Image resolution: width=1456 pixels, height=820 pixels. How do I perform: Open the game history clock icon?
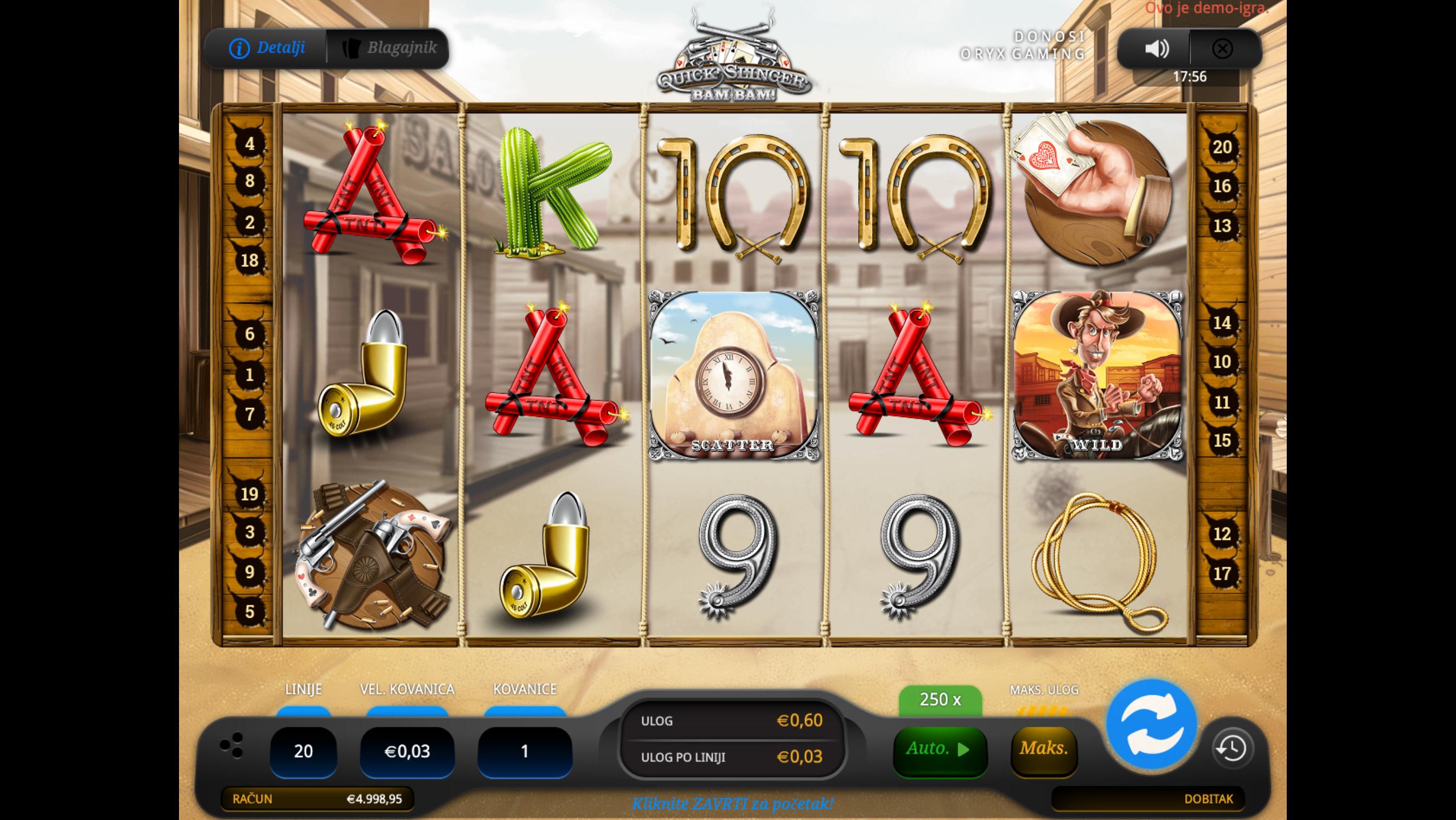coord(1232,748)
